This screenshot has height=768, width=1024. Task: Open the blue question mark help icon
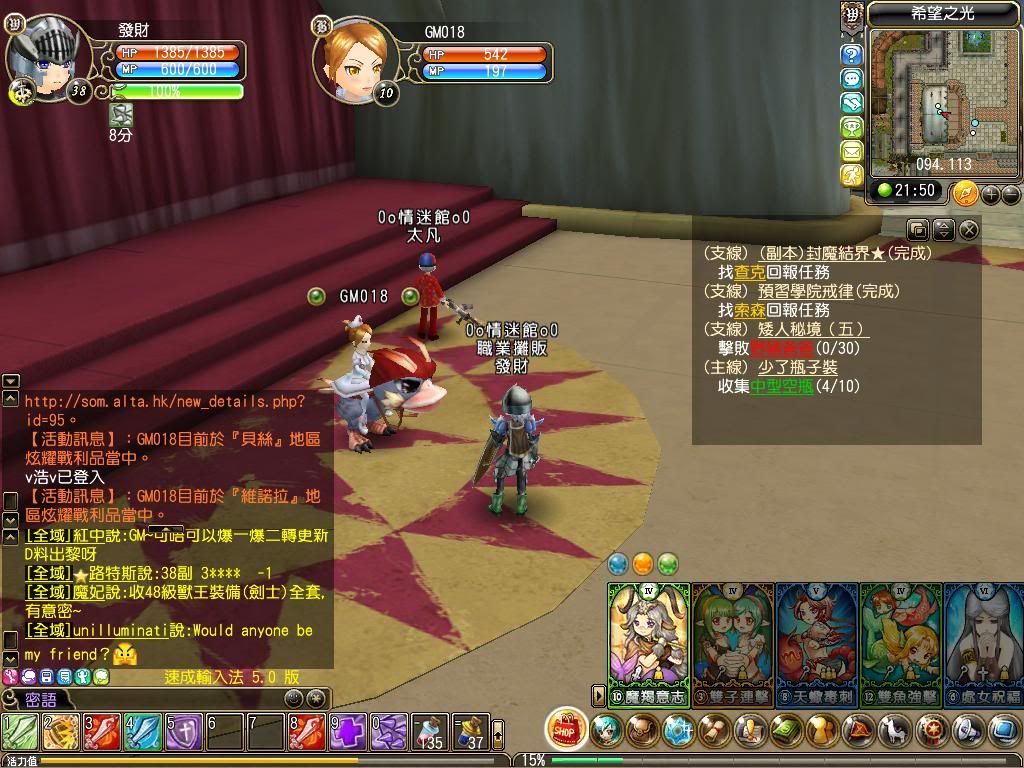[x=852, y=55]
